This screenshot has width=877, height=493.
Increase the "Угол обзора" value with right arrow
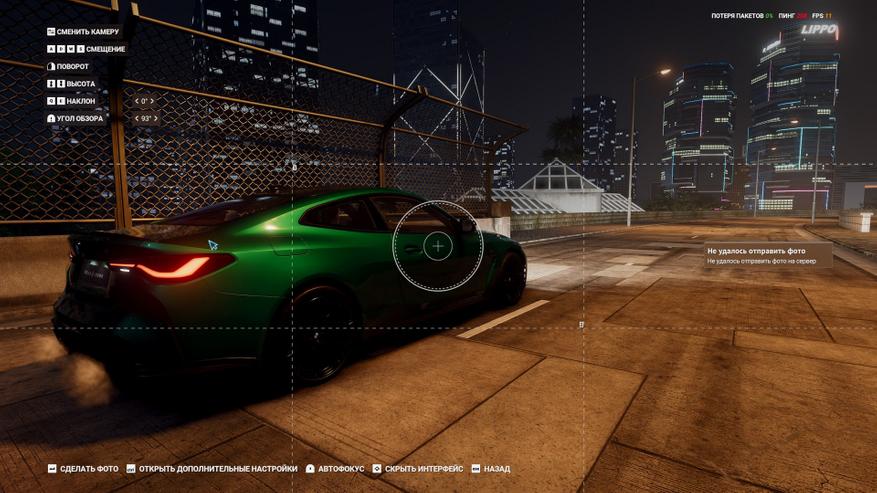point(157,118)
